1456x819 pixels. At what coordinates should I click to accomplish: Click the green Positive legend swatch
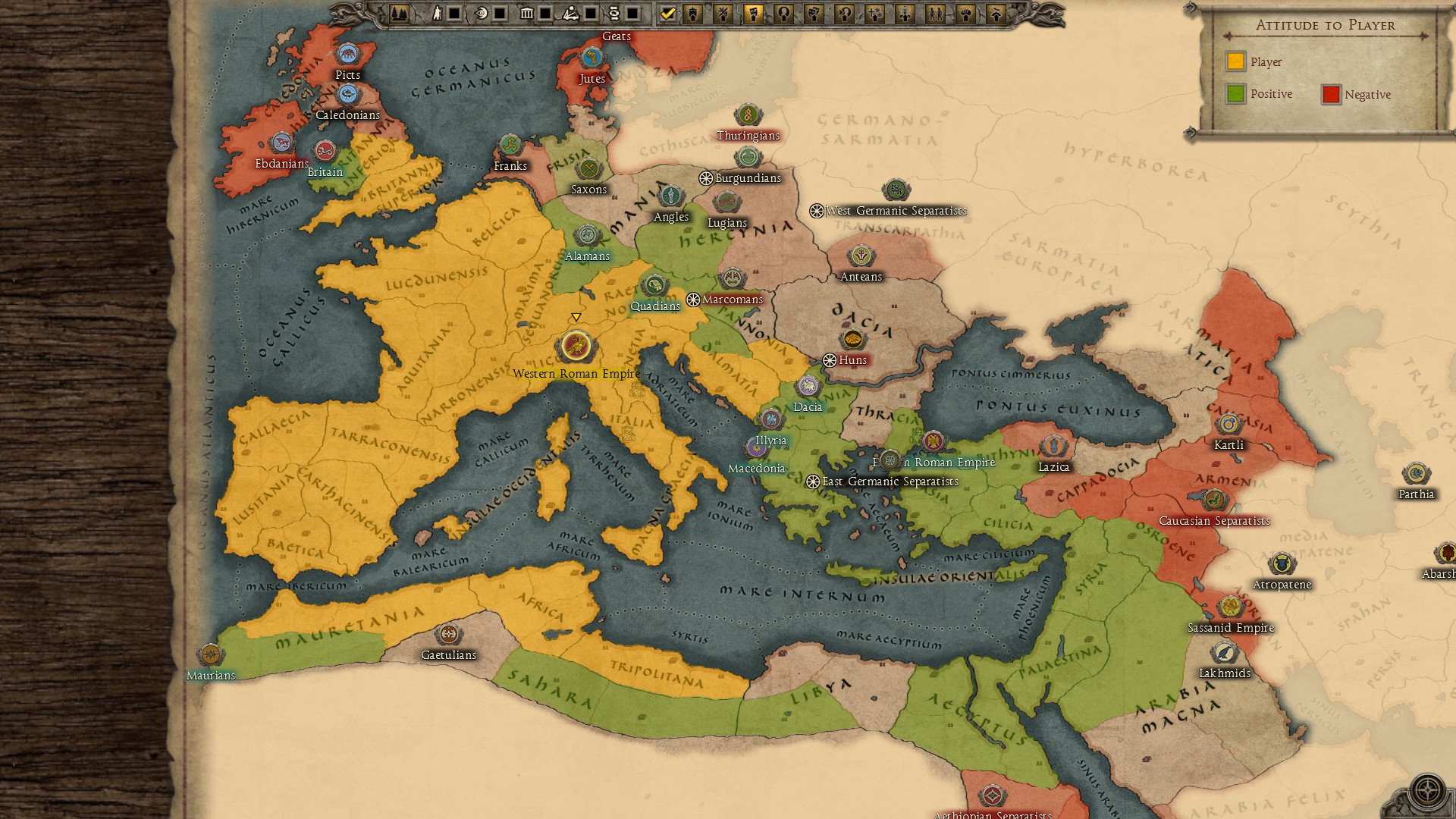pos(1236,94)
